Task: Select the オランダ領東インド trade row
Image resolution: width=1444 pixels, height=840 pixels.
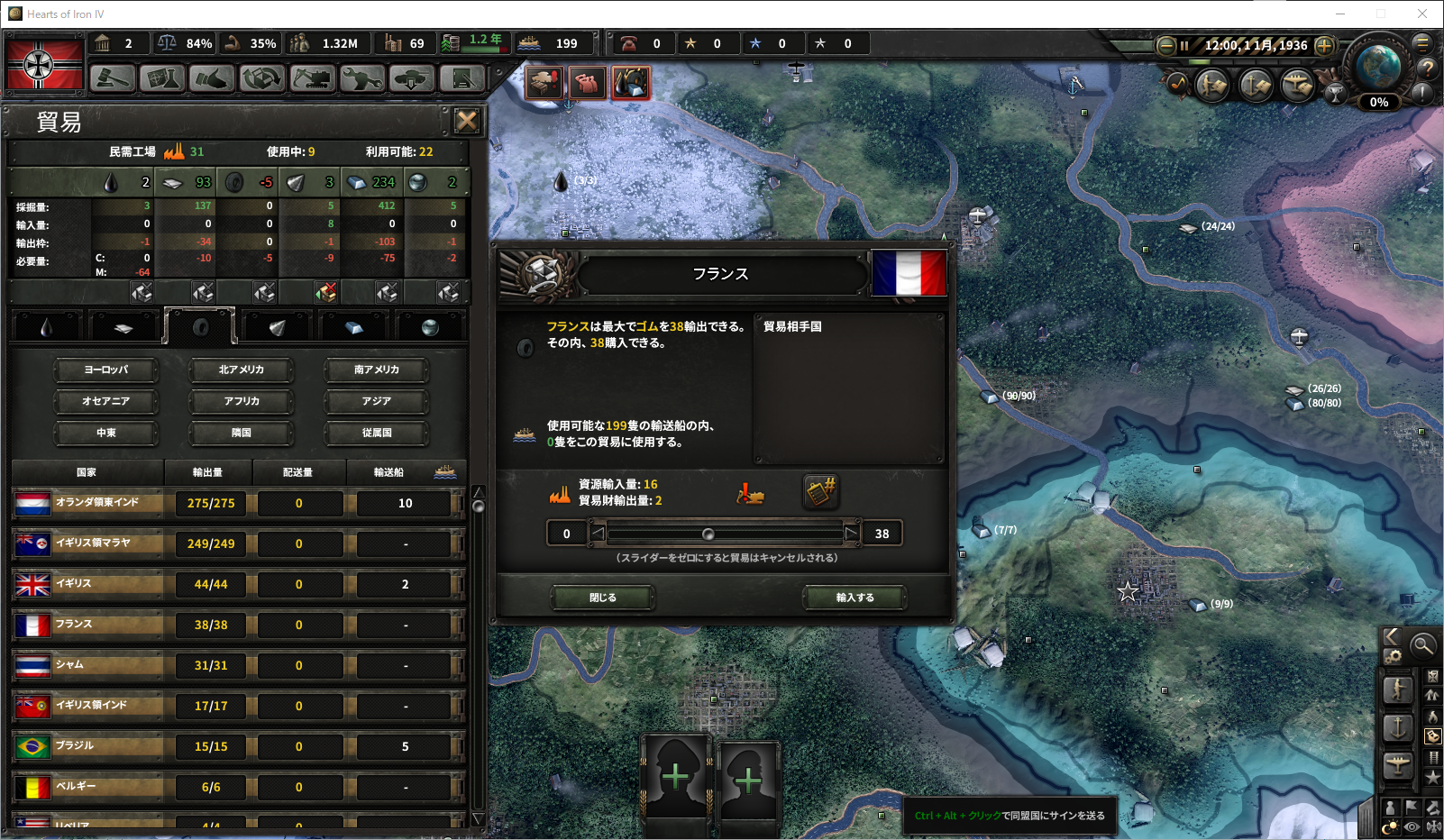Action: (97, 503)
